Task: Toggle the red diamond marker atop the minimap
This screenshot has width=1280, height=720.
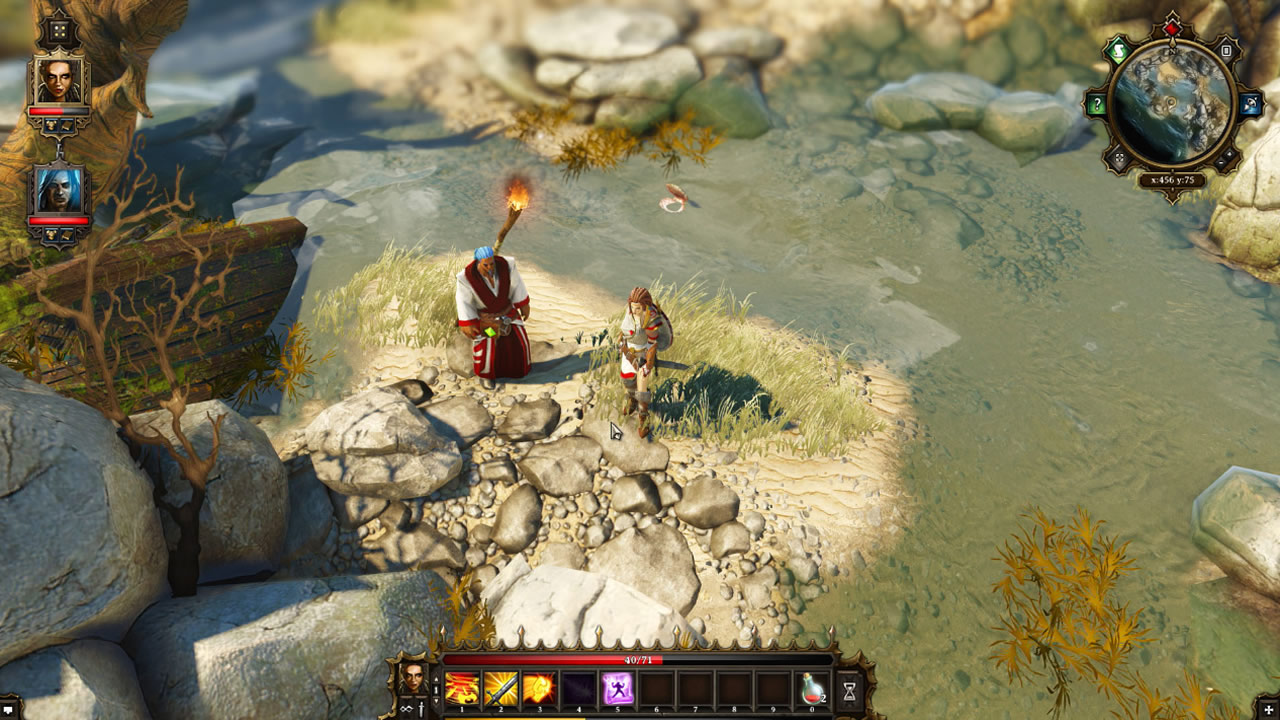Action: coord(1172,28)
